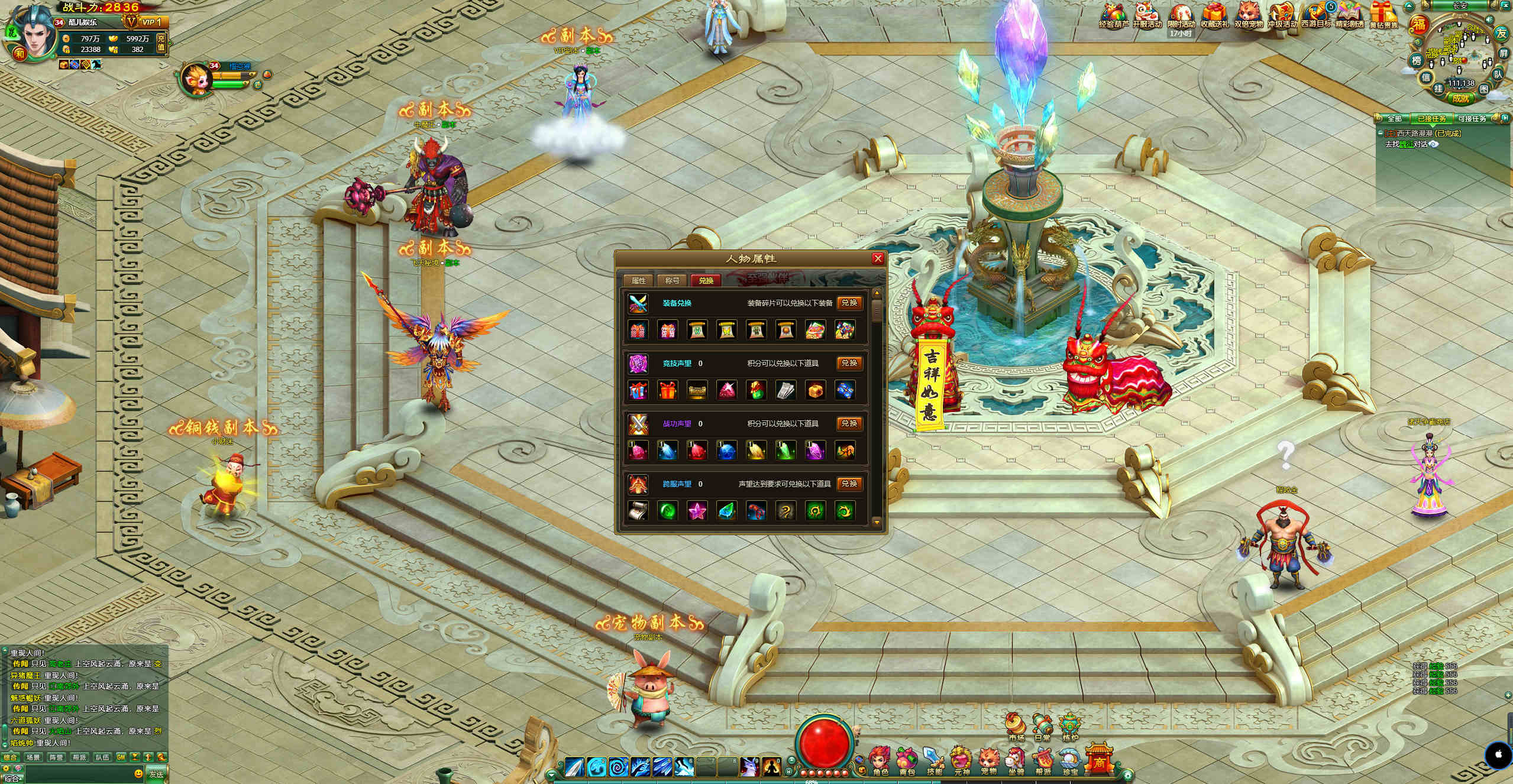Click the 充值 recharge button by currency

point(161,43)
